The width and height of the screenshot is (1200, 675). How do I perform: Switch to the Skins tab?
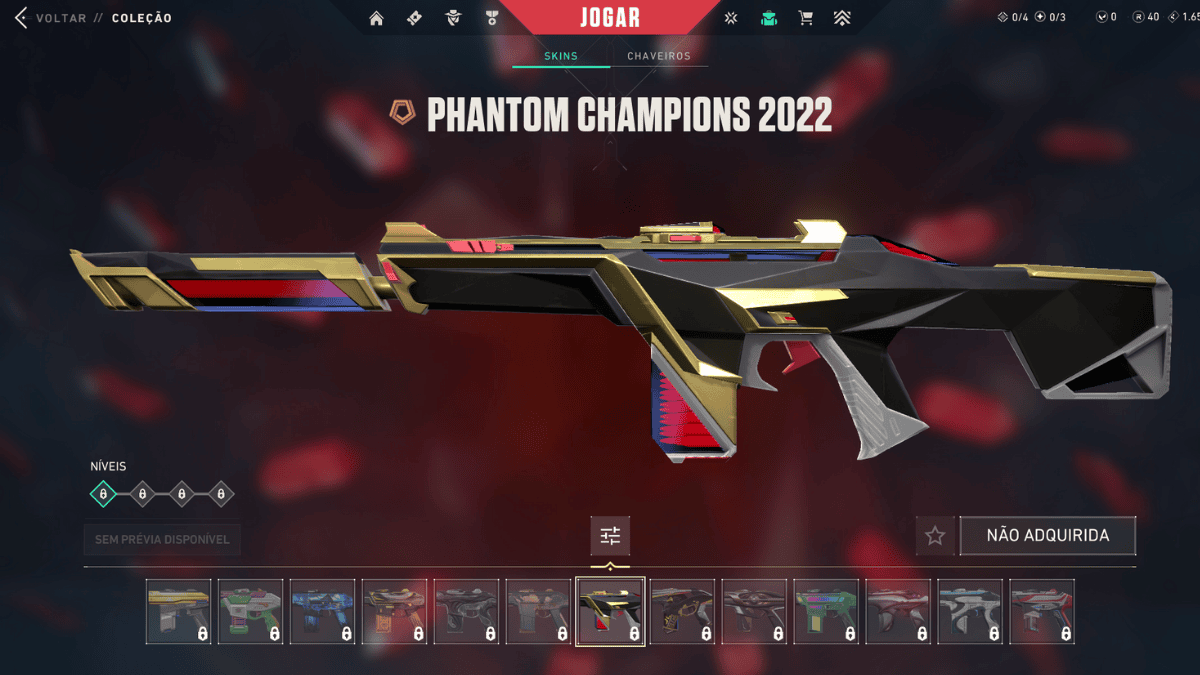coord(561,56)
